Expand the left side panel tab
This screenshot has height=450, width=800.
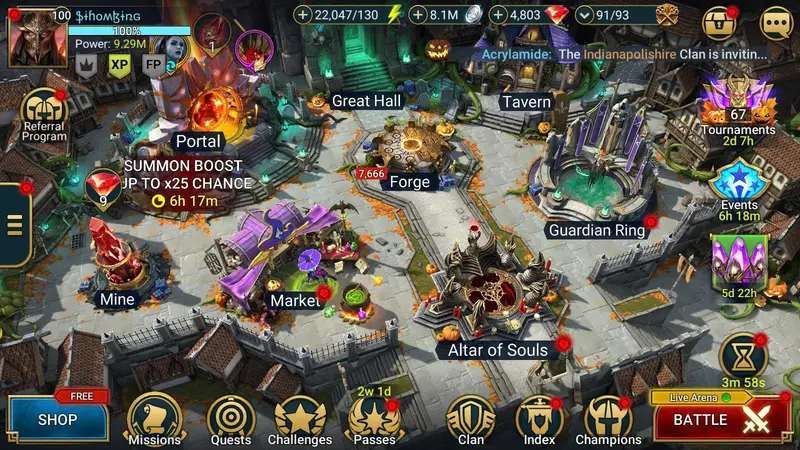coord(13,225)
